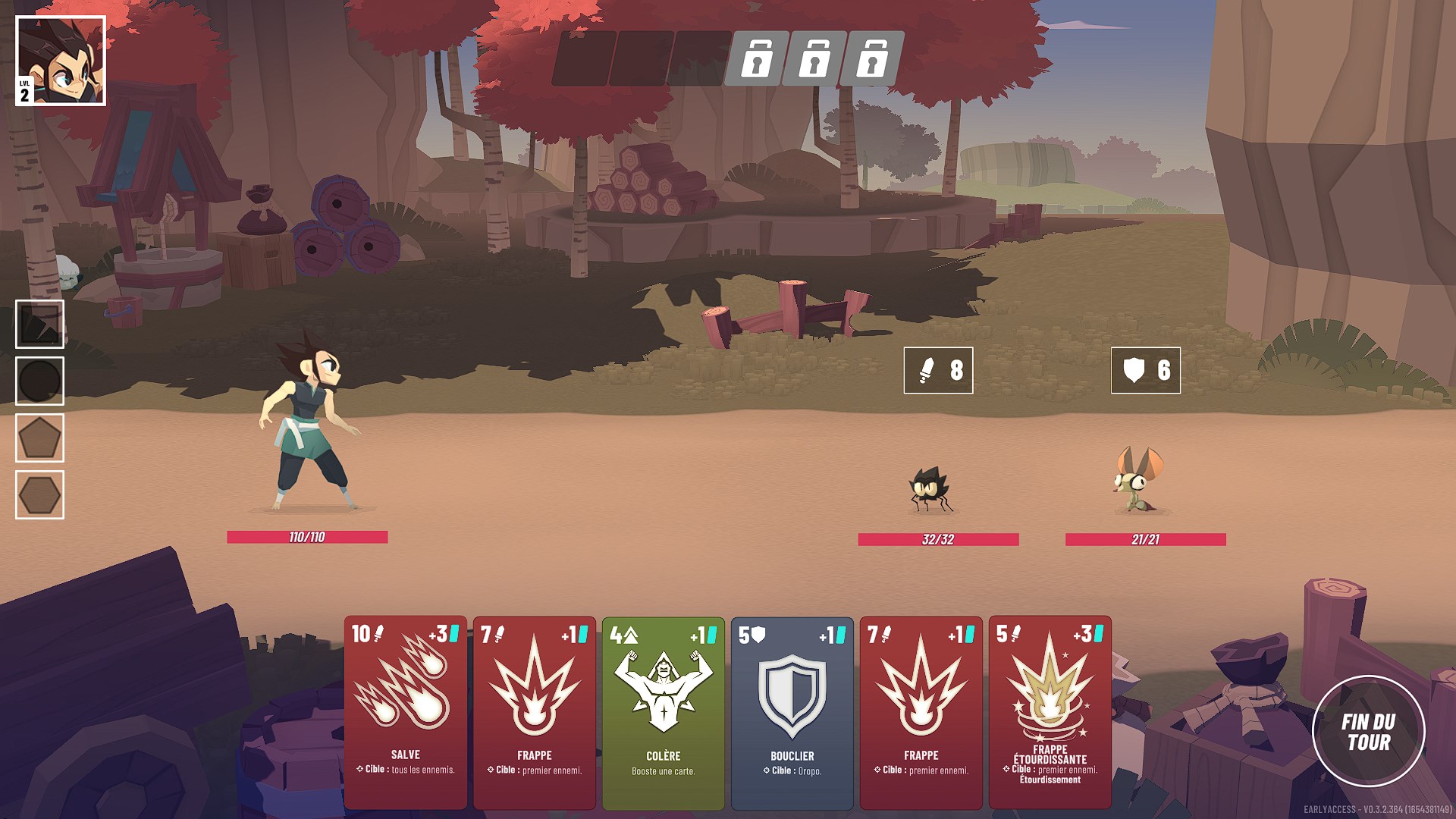Select the pentagon slot in the side bar
This screenshot has height=819, width=1456.
39,438
